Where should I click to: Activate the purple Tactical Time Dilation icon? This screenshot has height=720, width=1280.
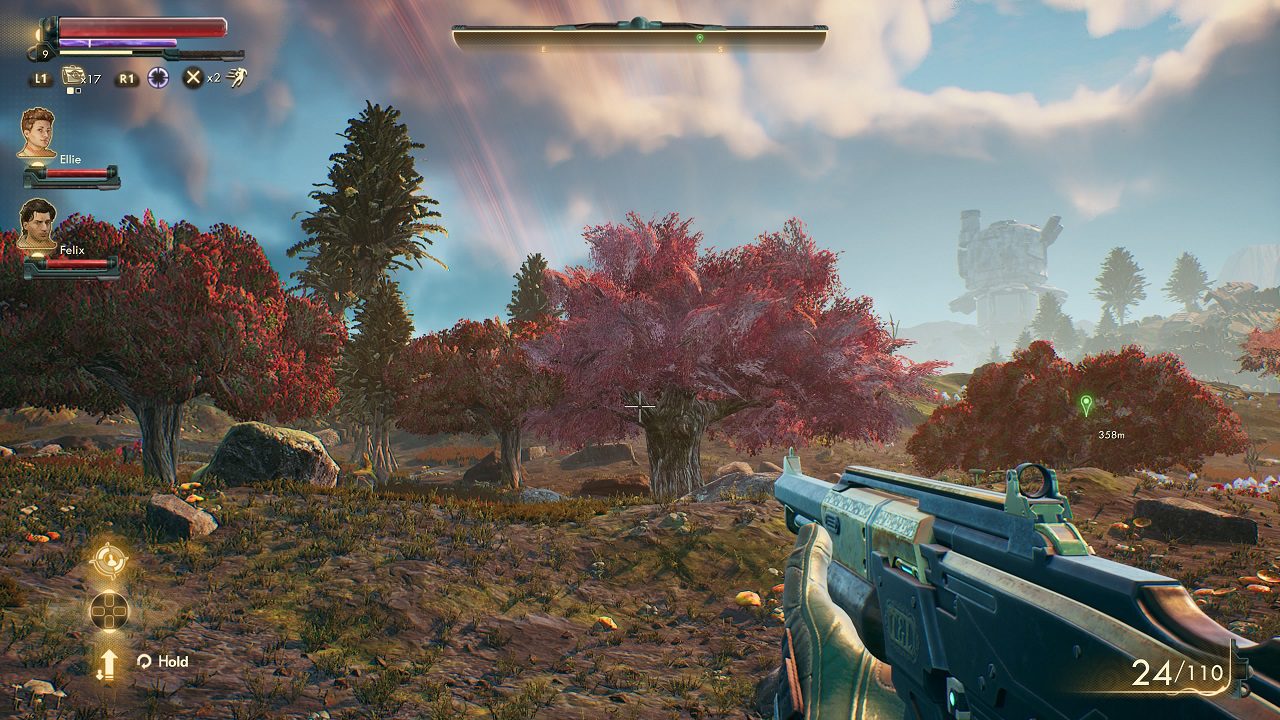(x=158, y=77)
